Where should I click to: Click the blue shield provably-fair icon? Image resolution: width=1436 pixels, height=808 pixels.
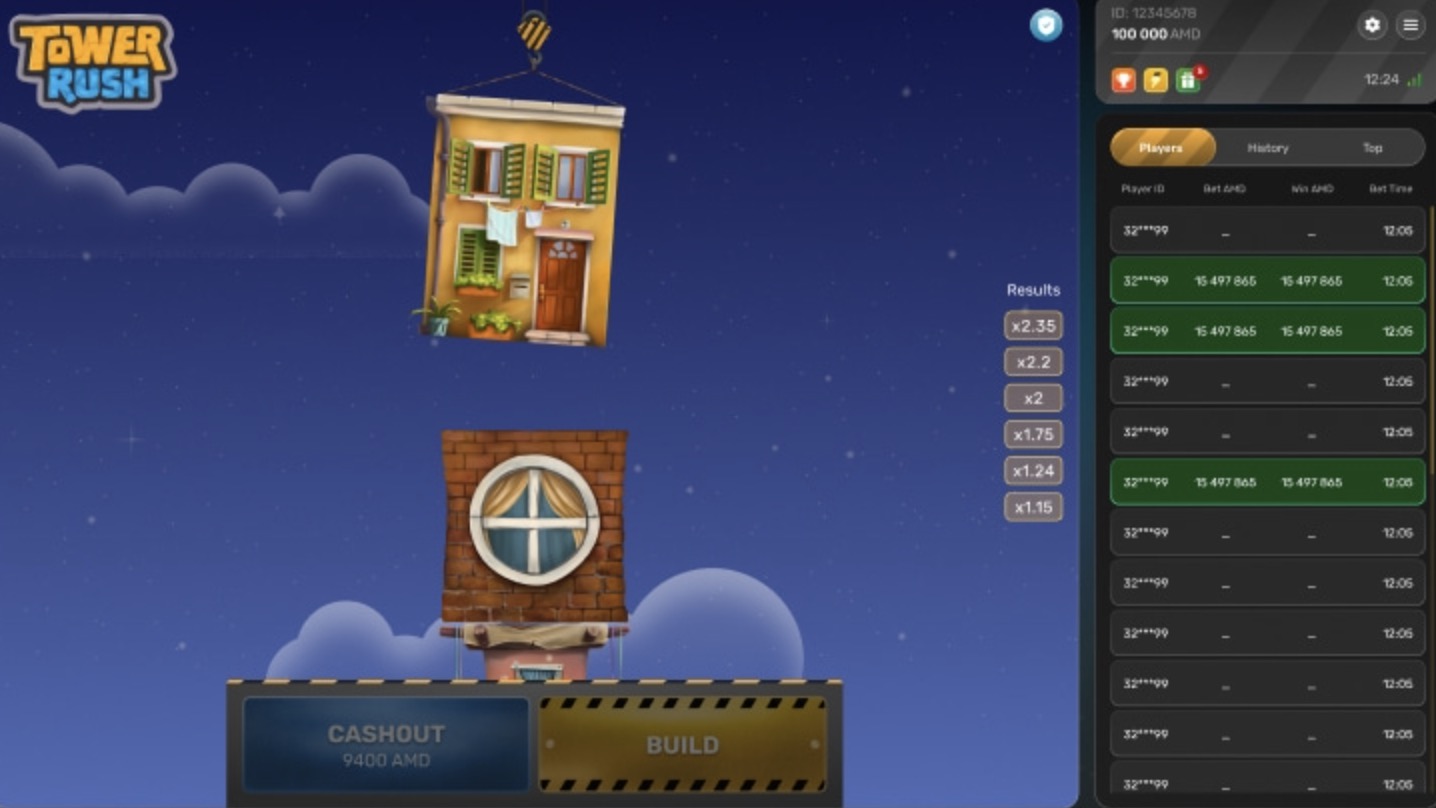pyautogui.click(x=1046, y=25)
